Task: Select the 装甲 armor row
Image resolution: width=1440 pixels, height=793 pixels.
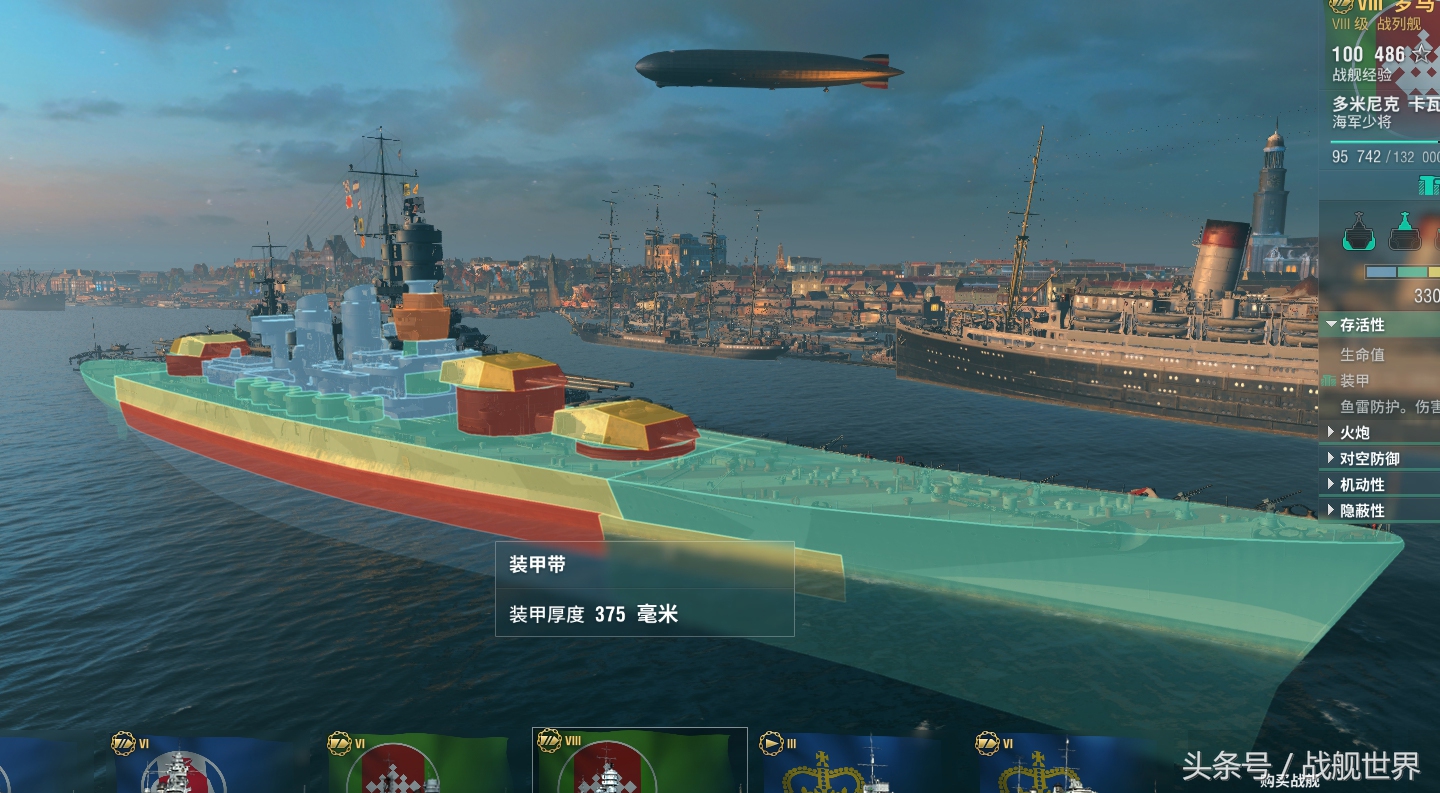Action: [x=1355, y=381]
